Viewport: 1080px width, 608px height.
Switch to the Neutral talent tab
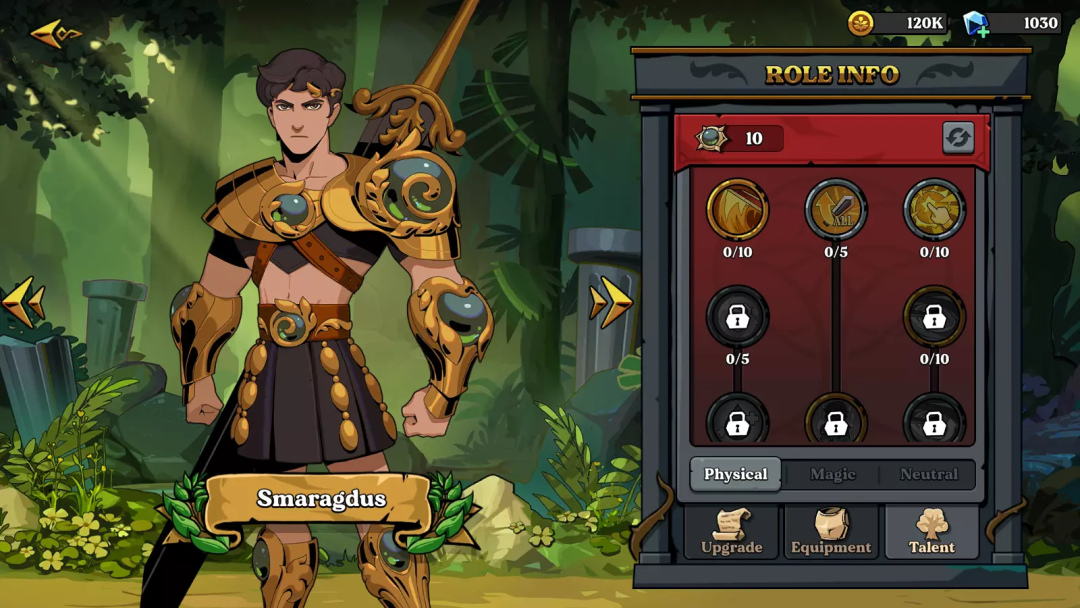(929, 474)
